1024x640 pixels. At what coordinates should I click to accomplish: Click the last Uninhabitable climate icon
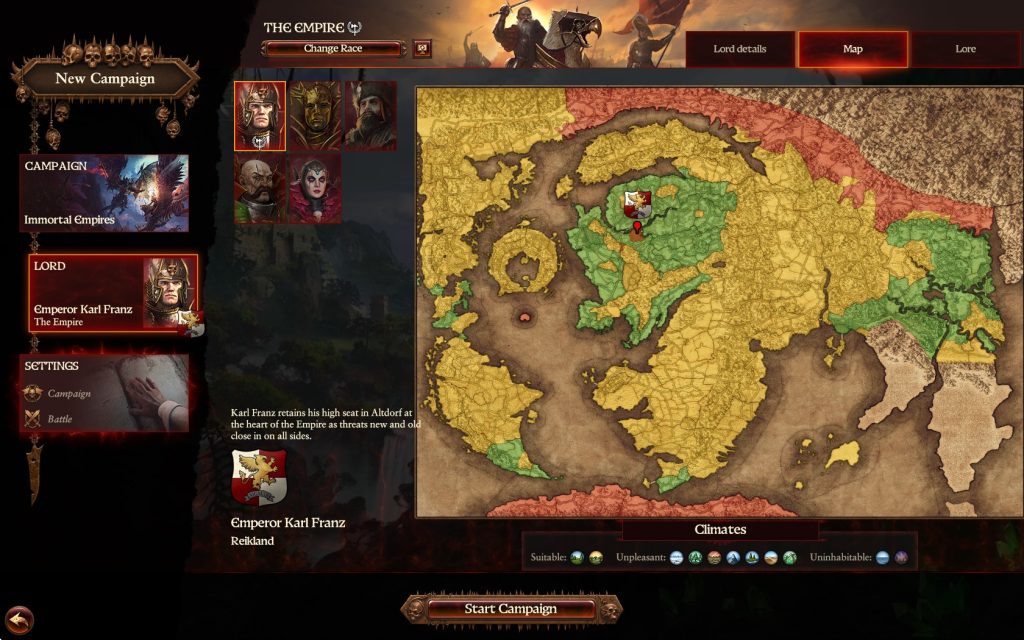[901, 557]
